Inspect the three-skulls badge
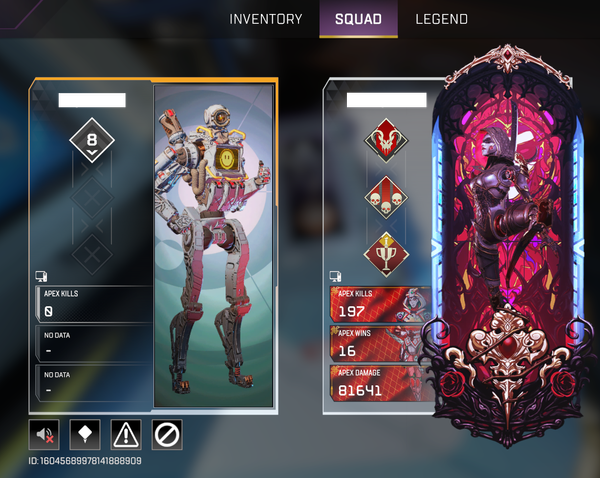The width and height of the screenshot is (600, 478). point(385,195)
